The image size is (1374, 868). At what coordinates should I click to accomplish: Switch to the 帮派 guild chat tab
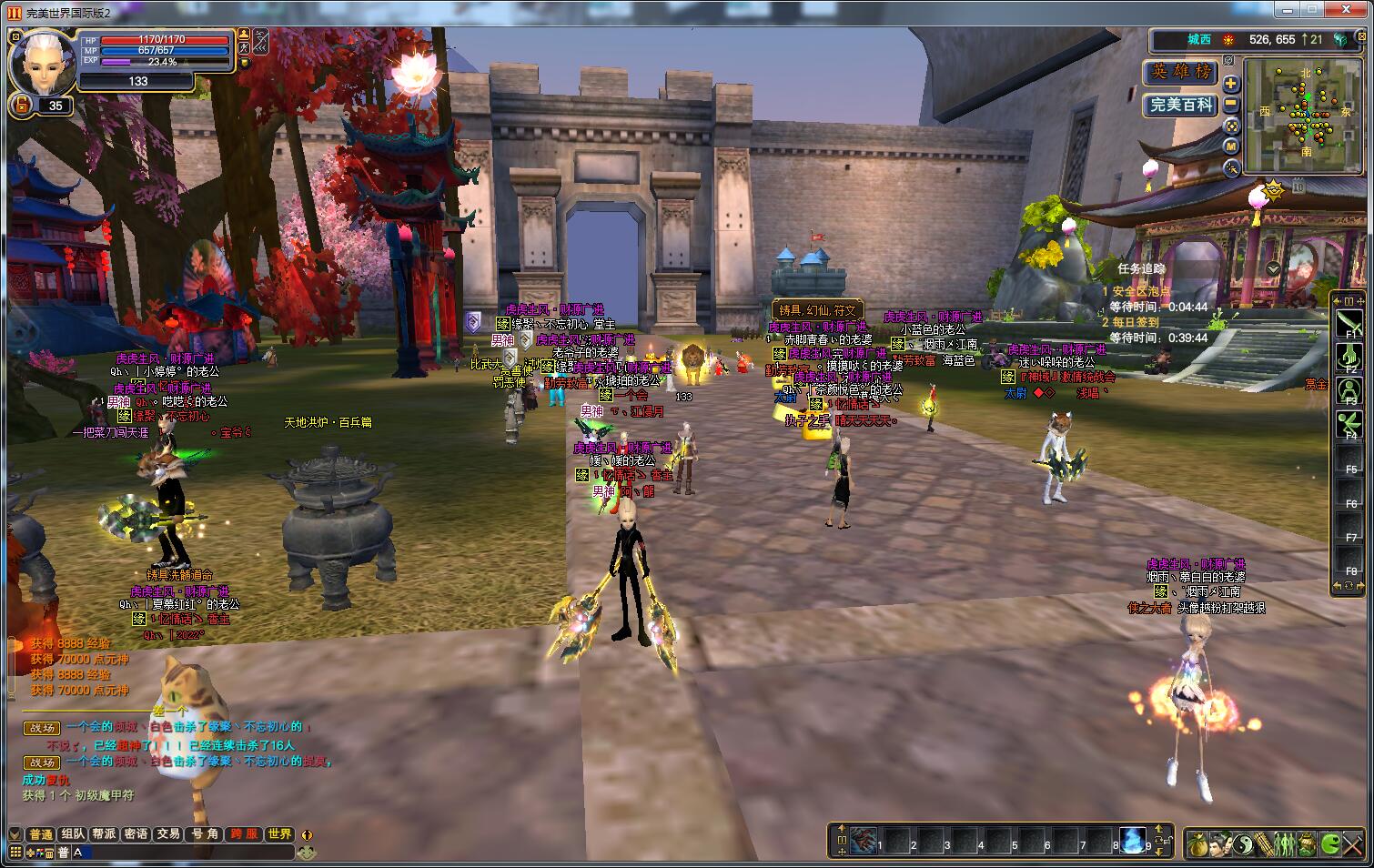pyautogui.click(x=104, y=834)
